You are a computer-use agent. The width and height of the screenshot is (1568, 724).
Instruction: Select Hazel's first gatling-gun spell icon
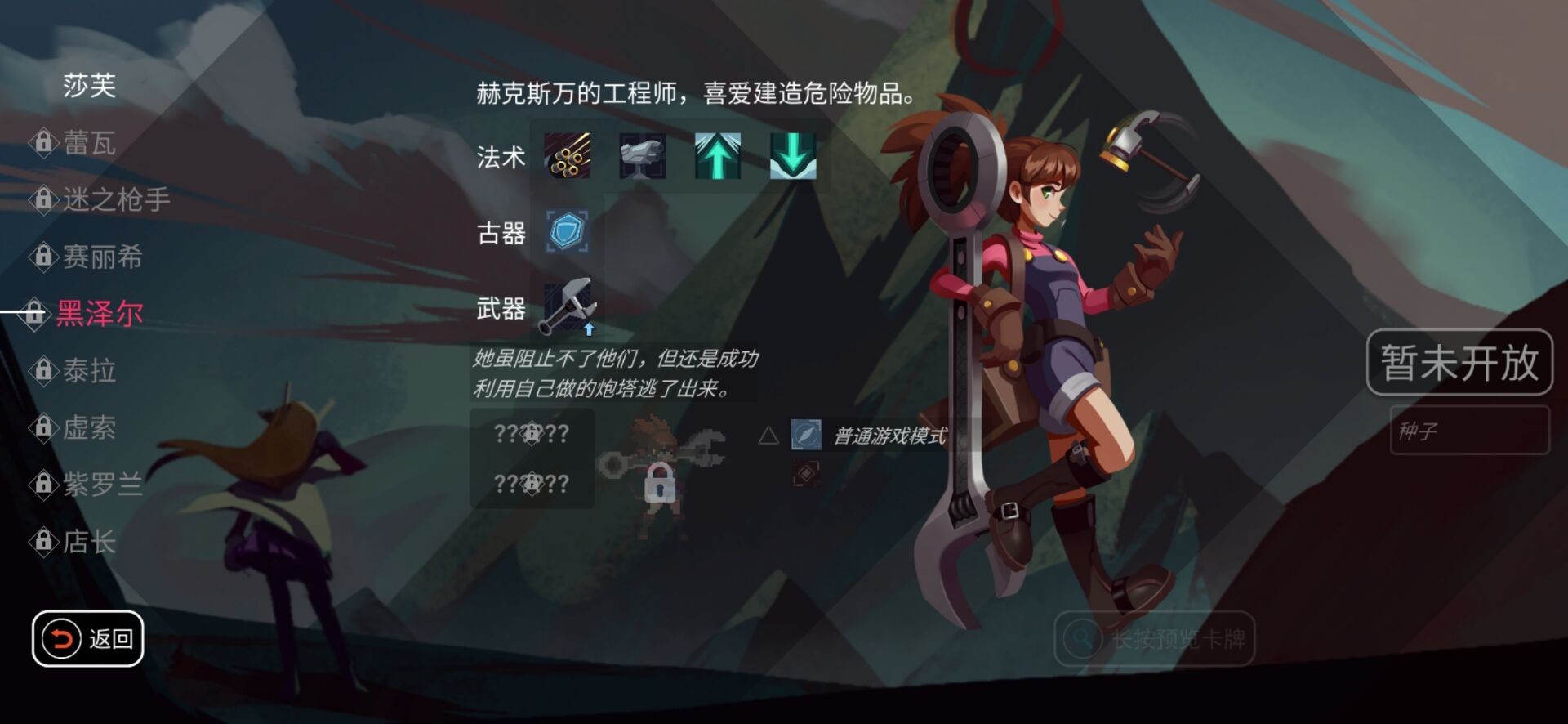tap(567, 157)
